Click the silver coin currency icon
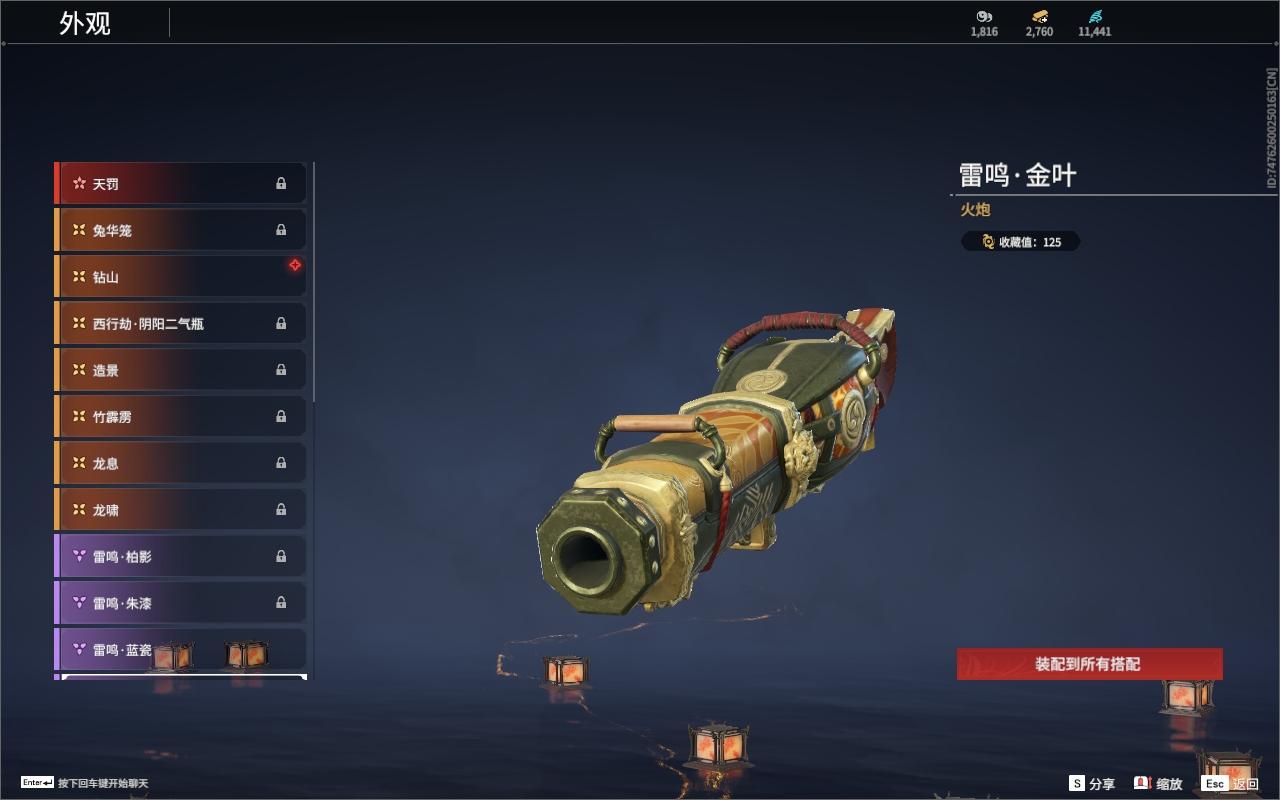Screen dimensions: 1280x800 [984, 16]
